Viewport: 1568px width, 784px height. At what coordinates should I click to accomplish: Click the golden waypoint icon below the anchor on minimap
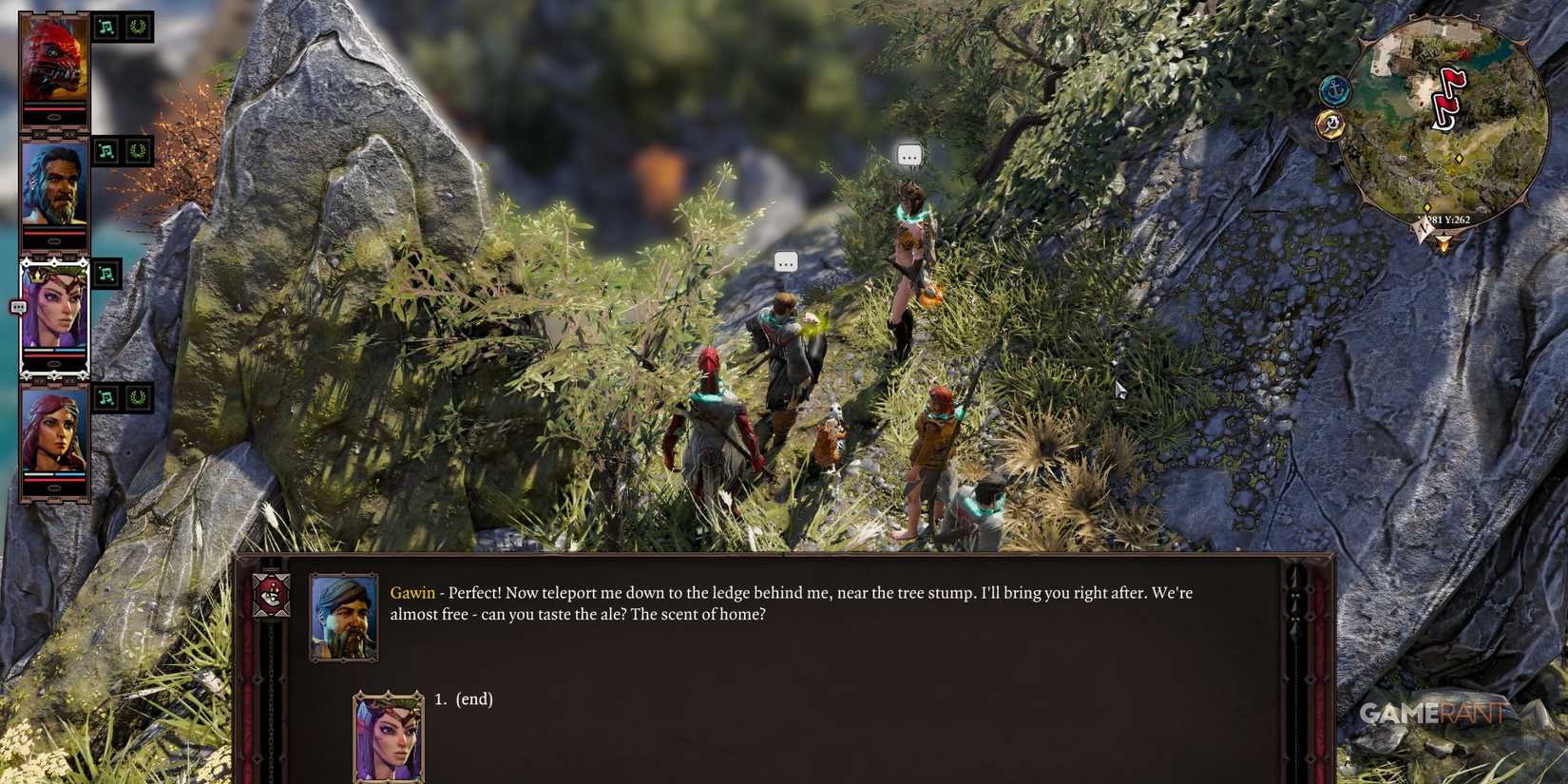click(x=1330, y=124)
